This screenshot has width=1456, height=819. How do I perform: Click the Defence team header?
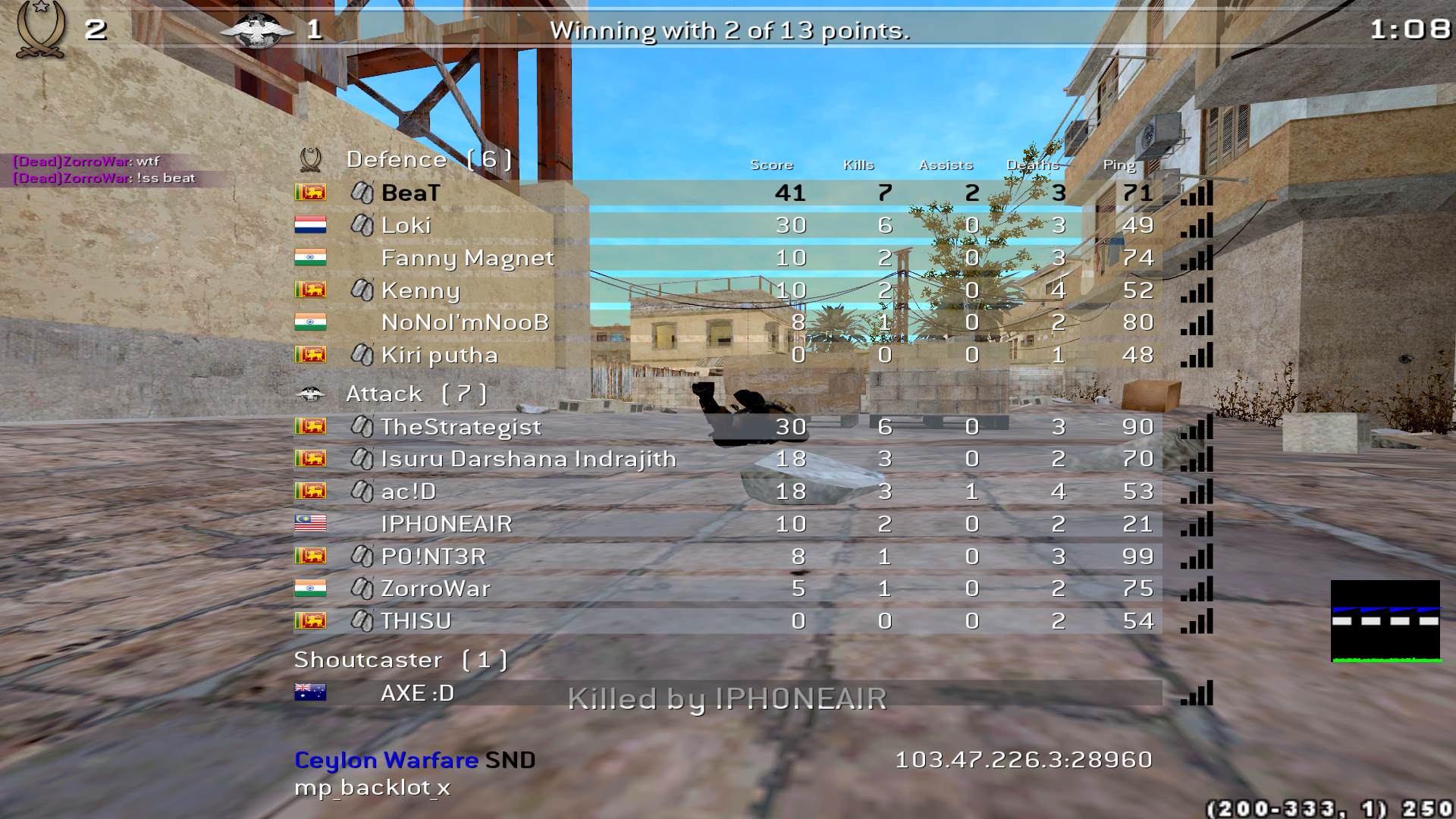[x=428, y=159]
